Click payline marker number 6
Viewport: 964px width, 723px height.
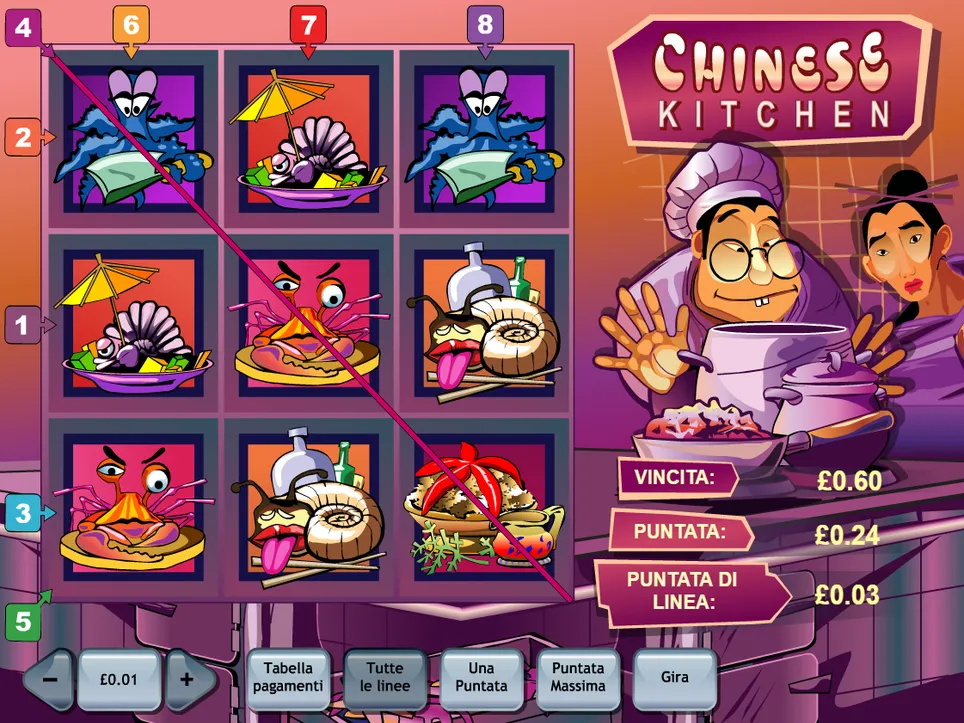pyautogui.click(x=132, y=24)
